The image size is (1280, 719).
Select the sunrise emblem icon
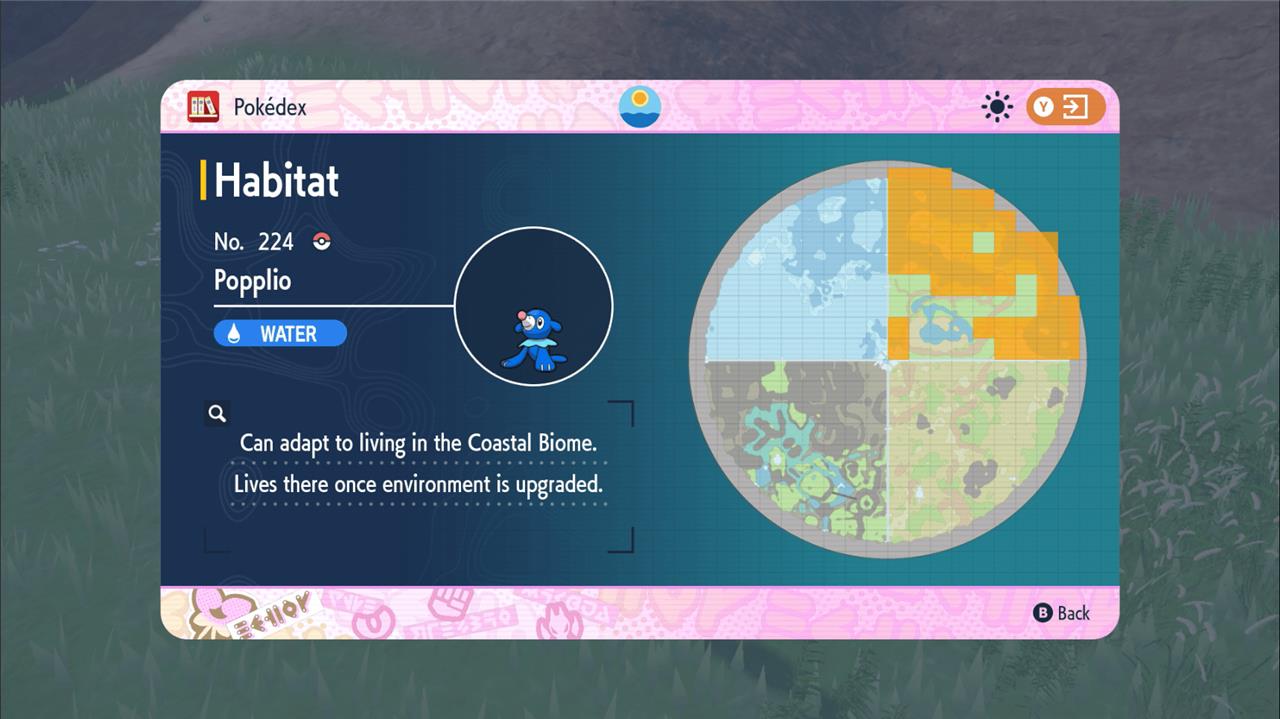click(x=640, y=106)
